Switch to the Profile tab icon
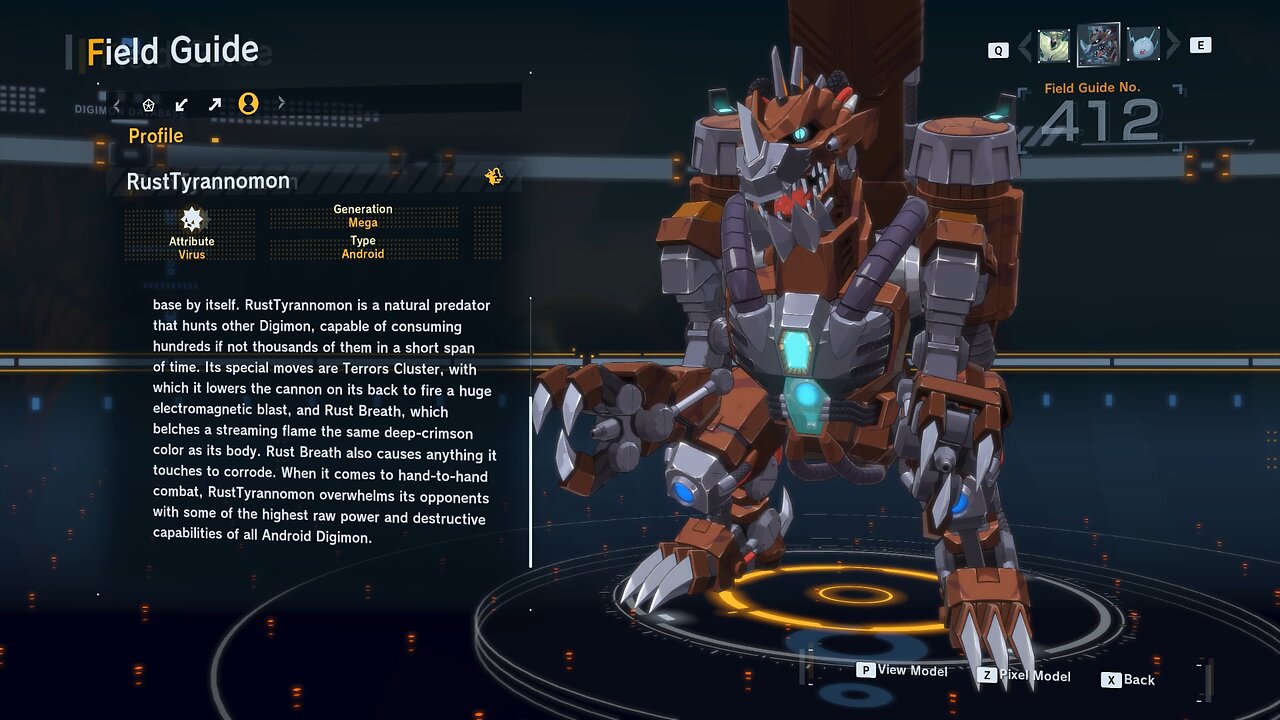This screenshot has width=1280, height=720. (248, 103)
